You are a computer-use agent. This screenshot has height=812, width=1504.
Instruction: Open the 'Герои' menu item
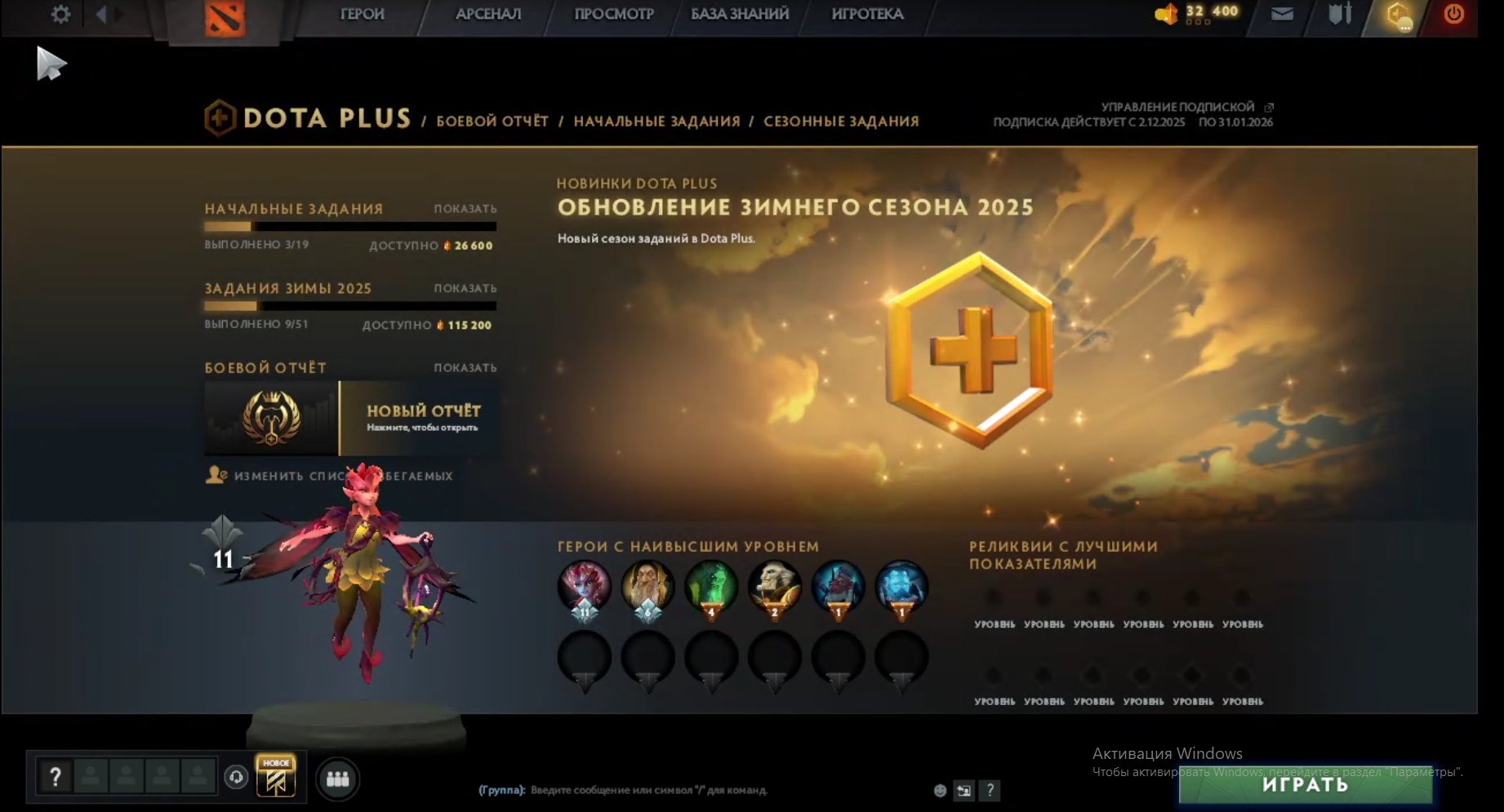tap(363, 14)
